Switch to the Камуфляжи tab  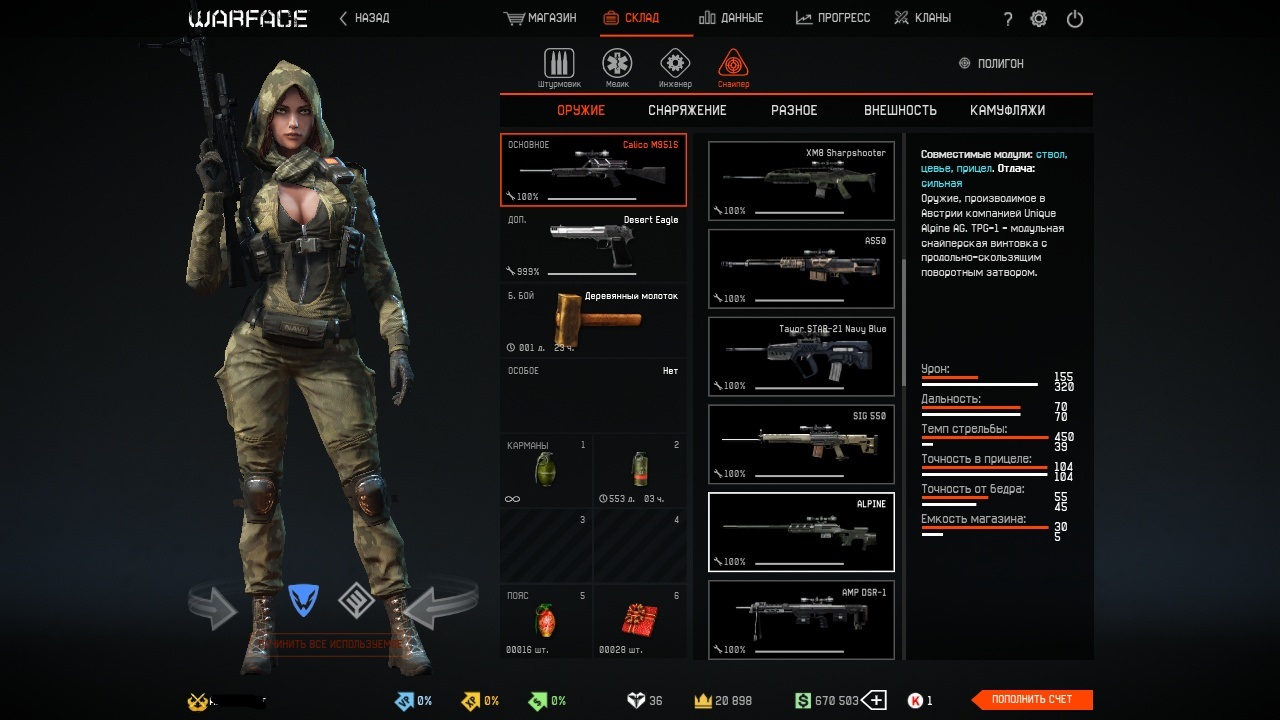(1007, 110)
